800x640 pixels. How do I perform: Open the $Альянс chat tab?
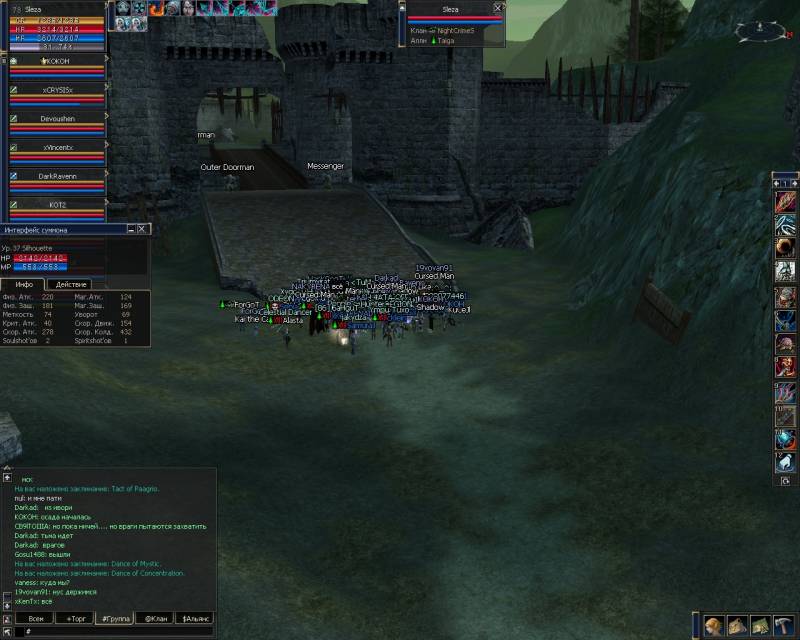[x=194, y=619]
